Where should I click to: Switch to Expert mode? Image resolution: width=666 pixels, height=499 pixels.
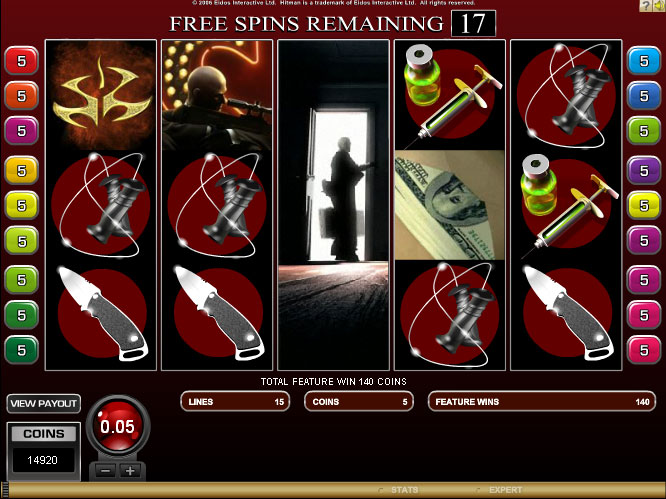tap(501, 490)
